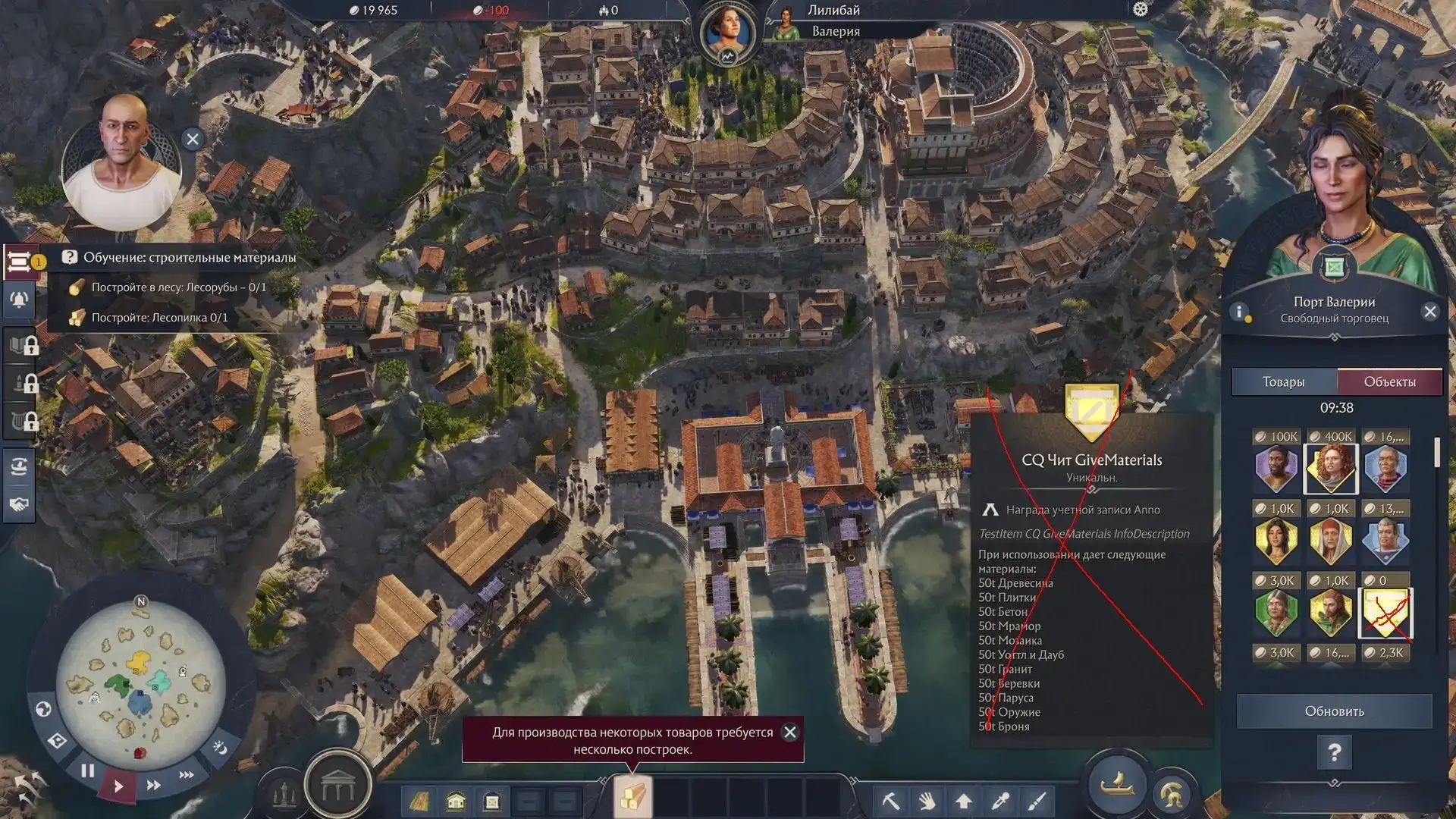Image resolution: width=1456 pixels, height=819 pixels.
Task: Switch to the Товары tab
Action: point(1284,382)
